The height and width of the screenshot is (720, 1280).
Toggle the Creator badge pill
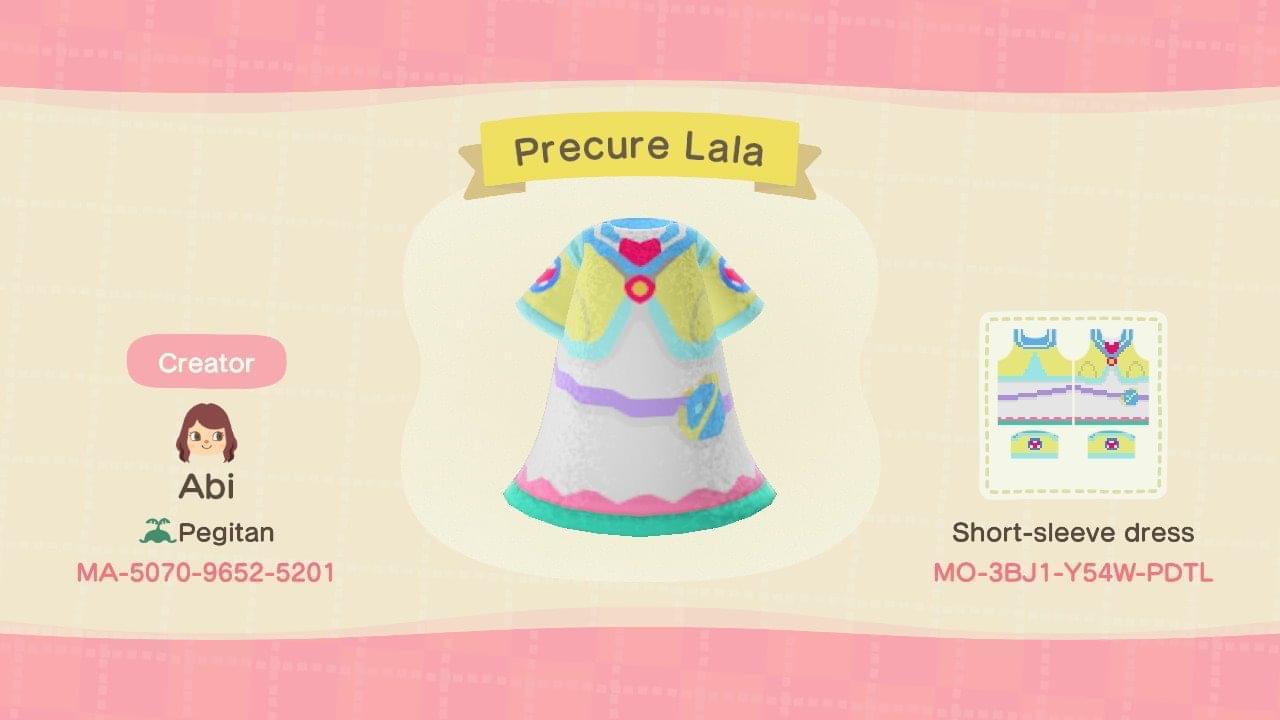[x=206, y=362]
